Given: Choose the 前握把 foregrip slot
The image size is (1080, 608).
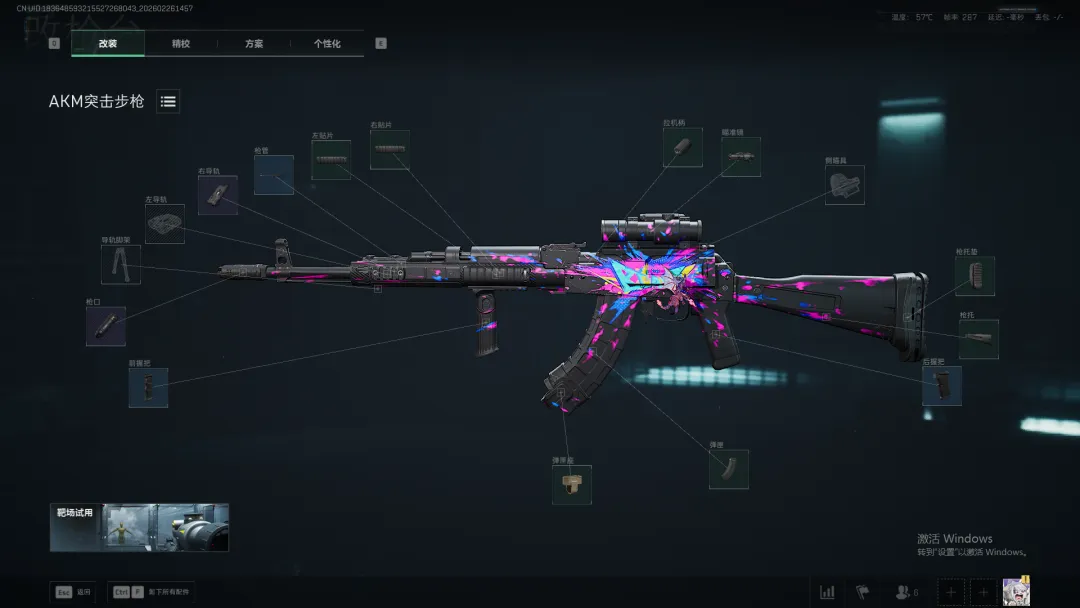Looking at the screenshot, I should [148, 387].
